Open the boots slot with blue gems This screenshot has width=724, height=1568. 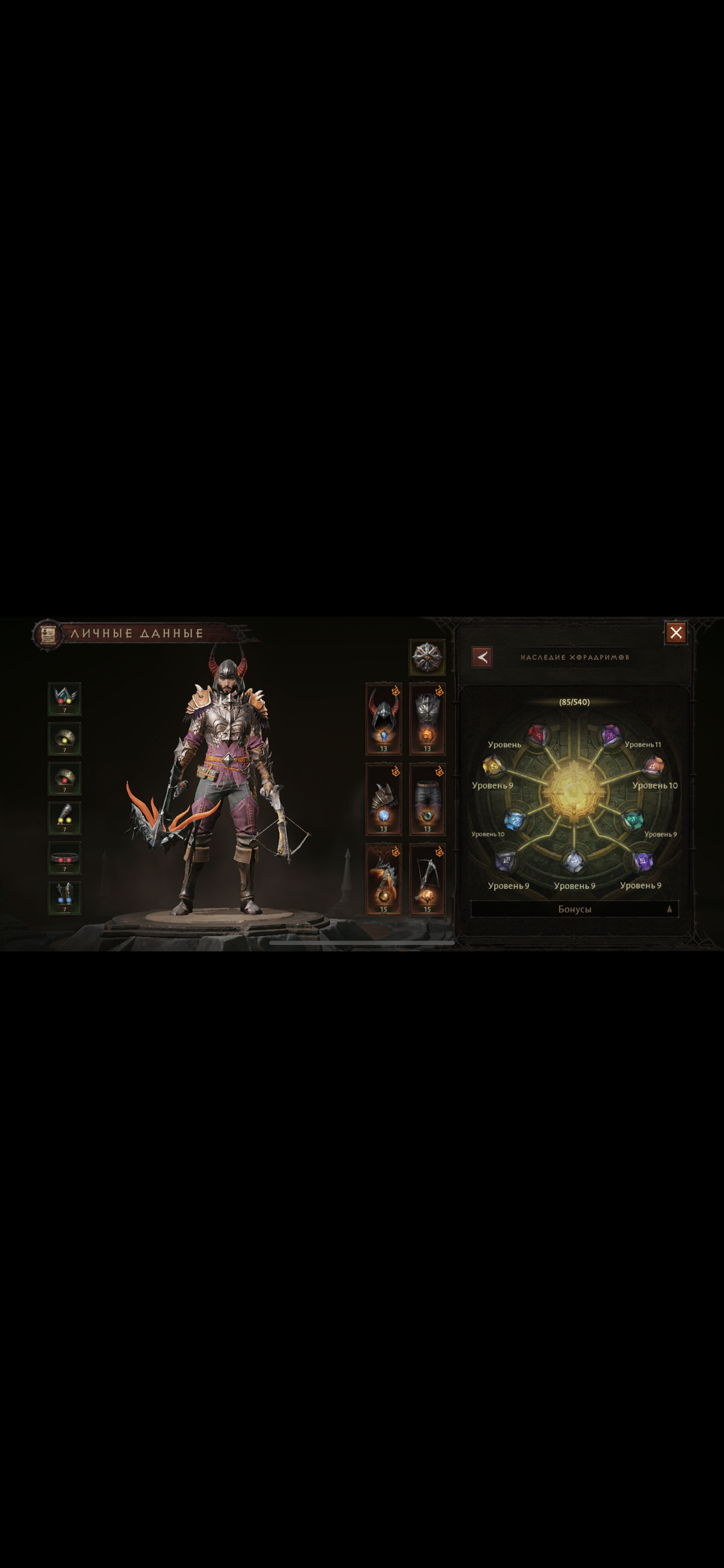(x=65, y=898)
